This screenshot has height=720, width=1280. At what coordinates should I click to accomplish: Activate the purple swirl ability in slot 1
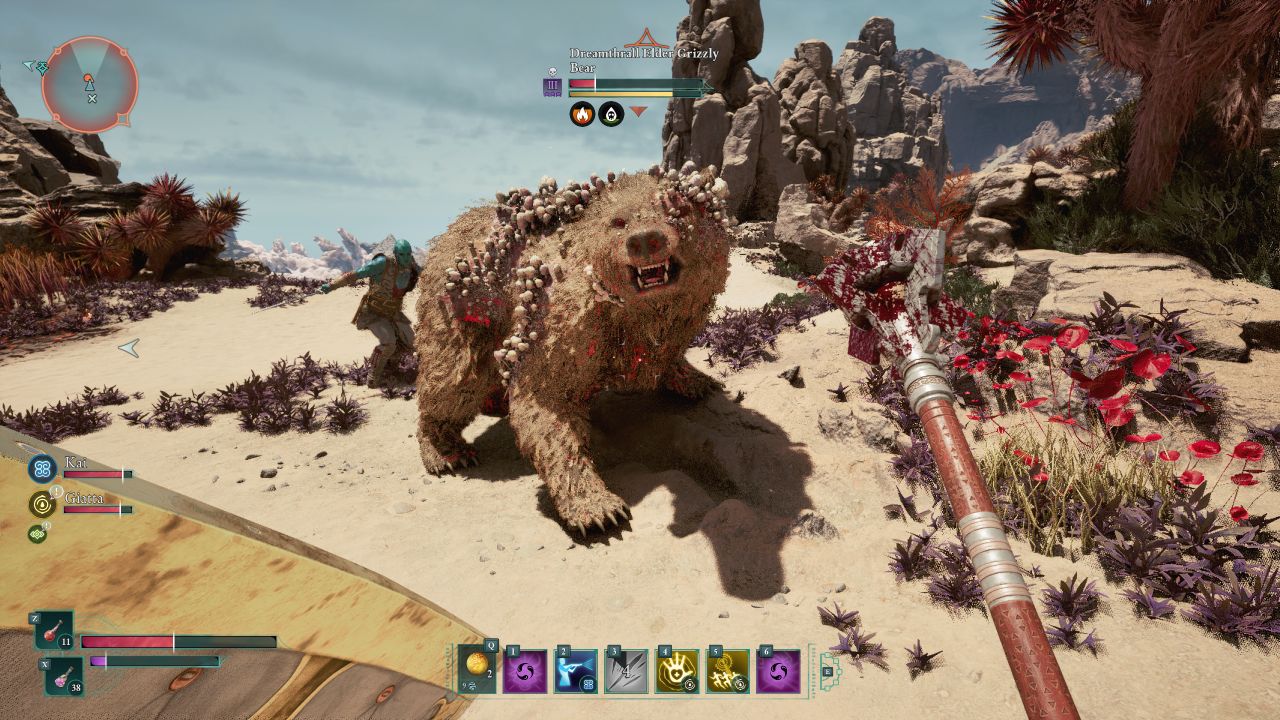tap(525, 671)
